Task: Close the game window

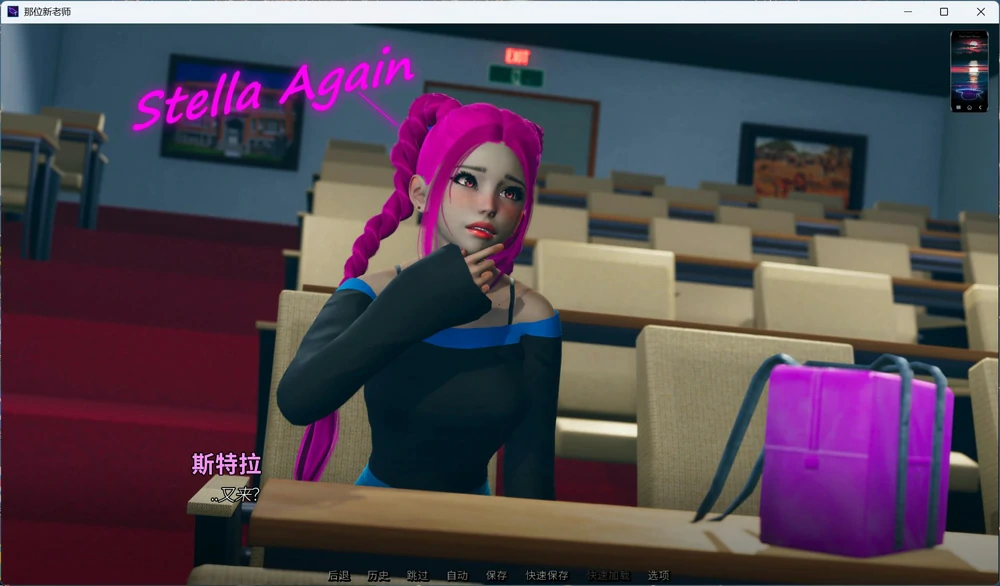Action: (981, 12)
